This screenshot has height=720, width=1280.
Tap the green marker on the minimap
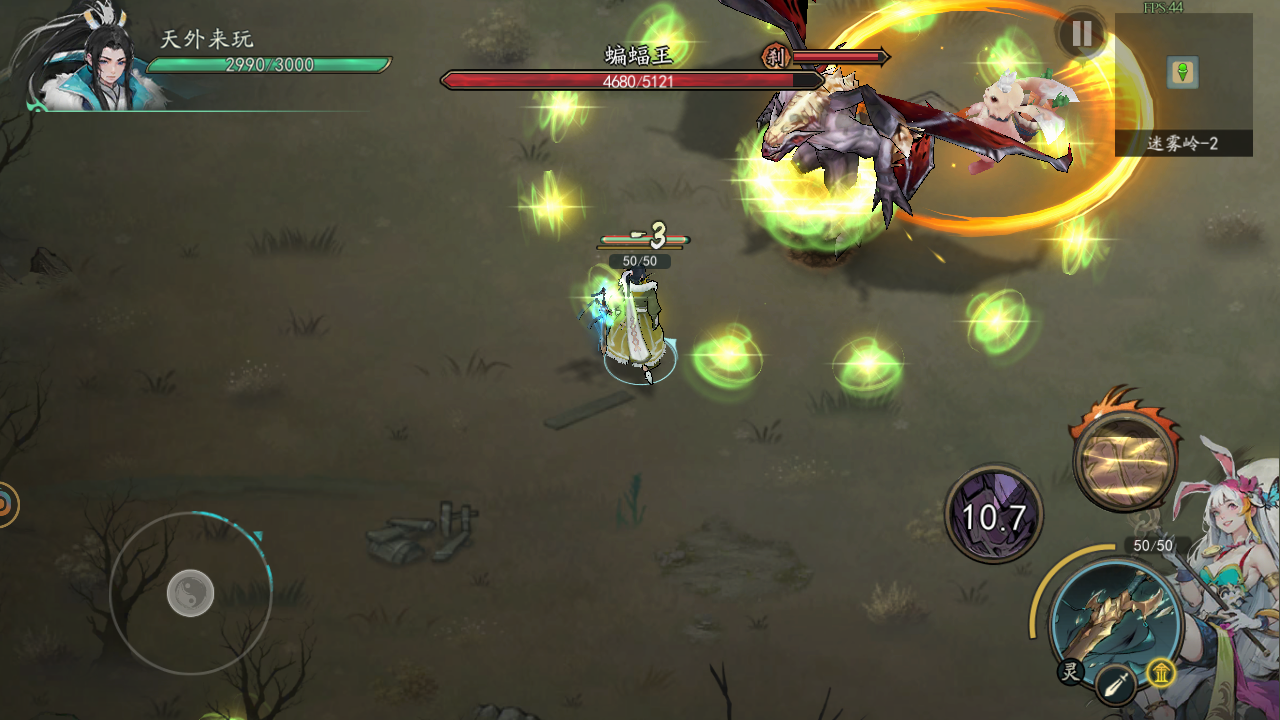[1183, 72]
